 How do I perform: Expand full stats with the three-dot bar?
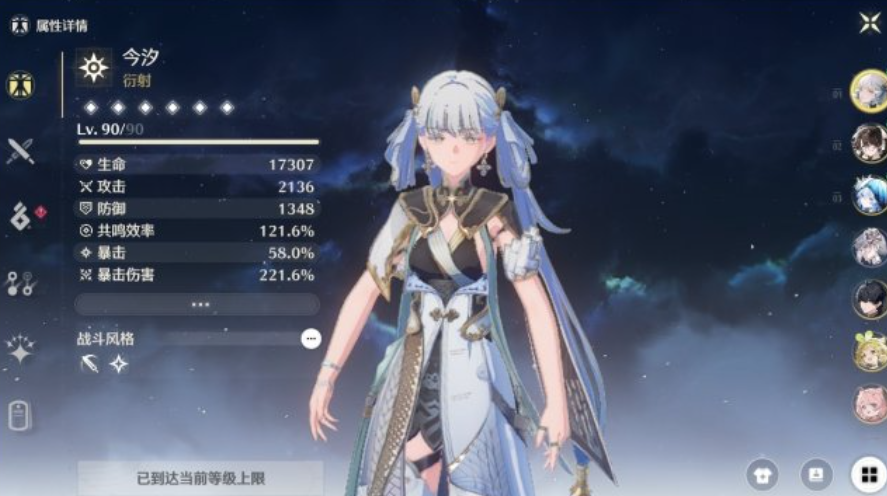198,304
